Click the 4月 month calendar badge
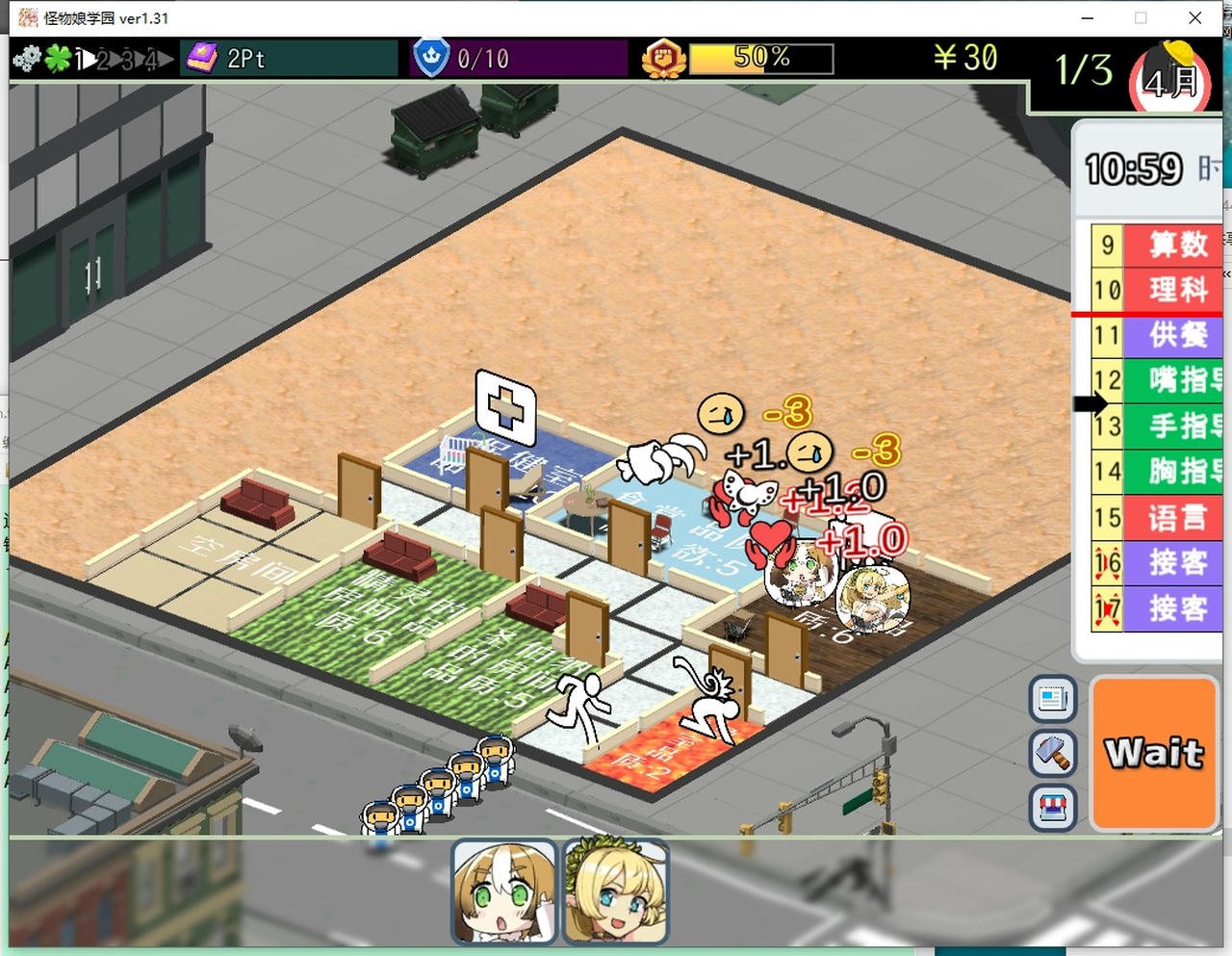Viewport: 1232px width, 956px height. click(x=1170, y=83)
